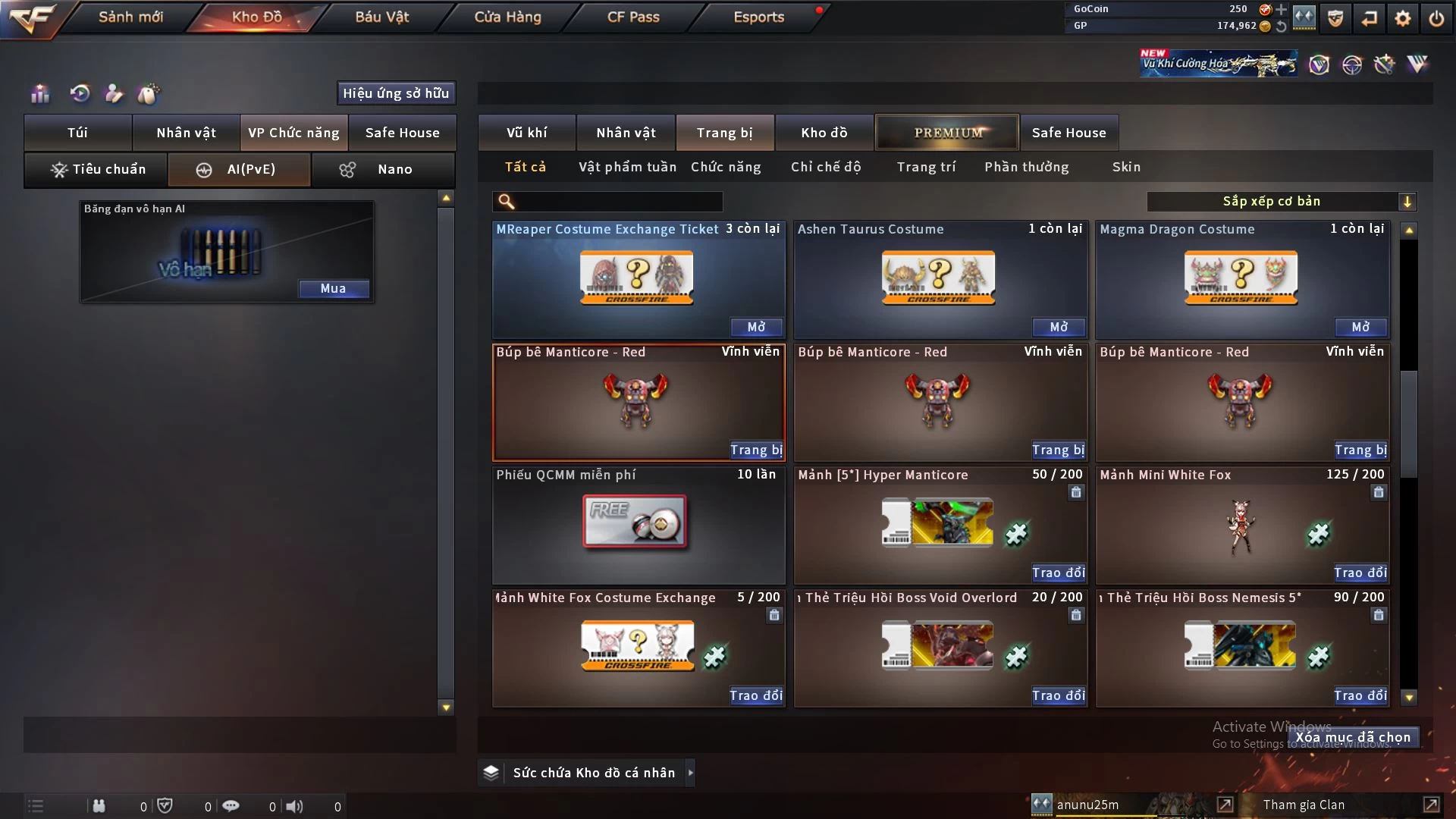Click Hiệu ứng sở hữu button

coord(396,93)
